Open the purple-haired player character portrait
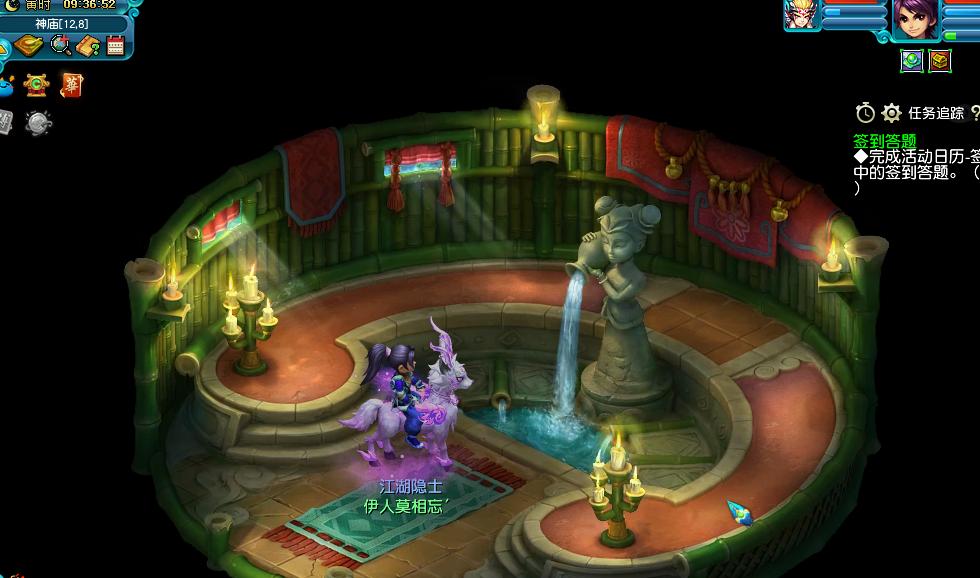The height and width of the screenshot is (578, 980). coord(915,19)
